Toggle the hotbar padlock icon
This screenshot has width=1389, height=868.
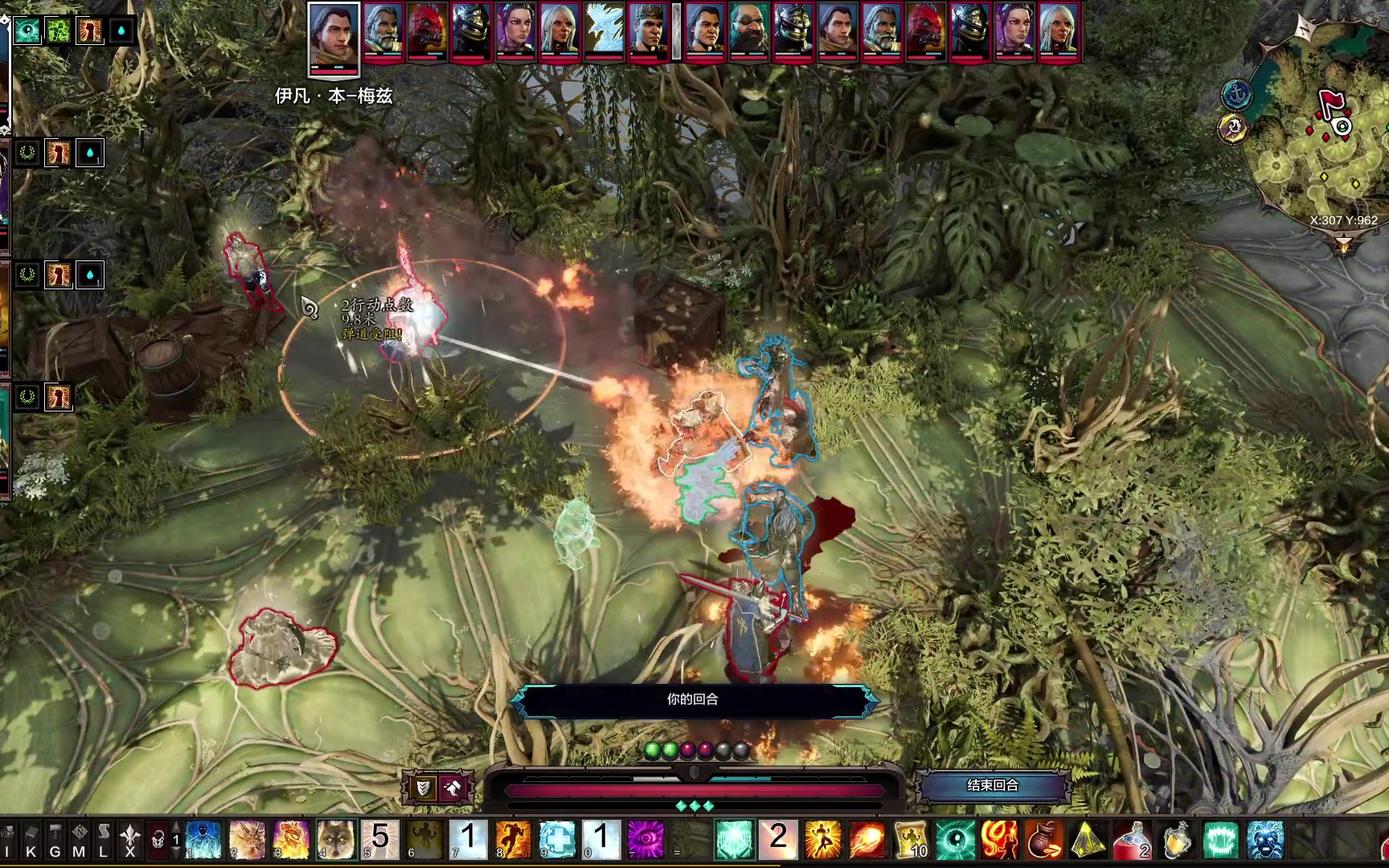click(158, 841)
